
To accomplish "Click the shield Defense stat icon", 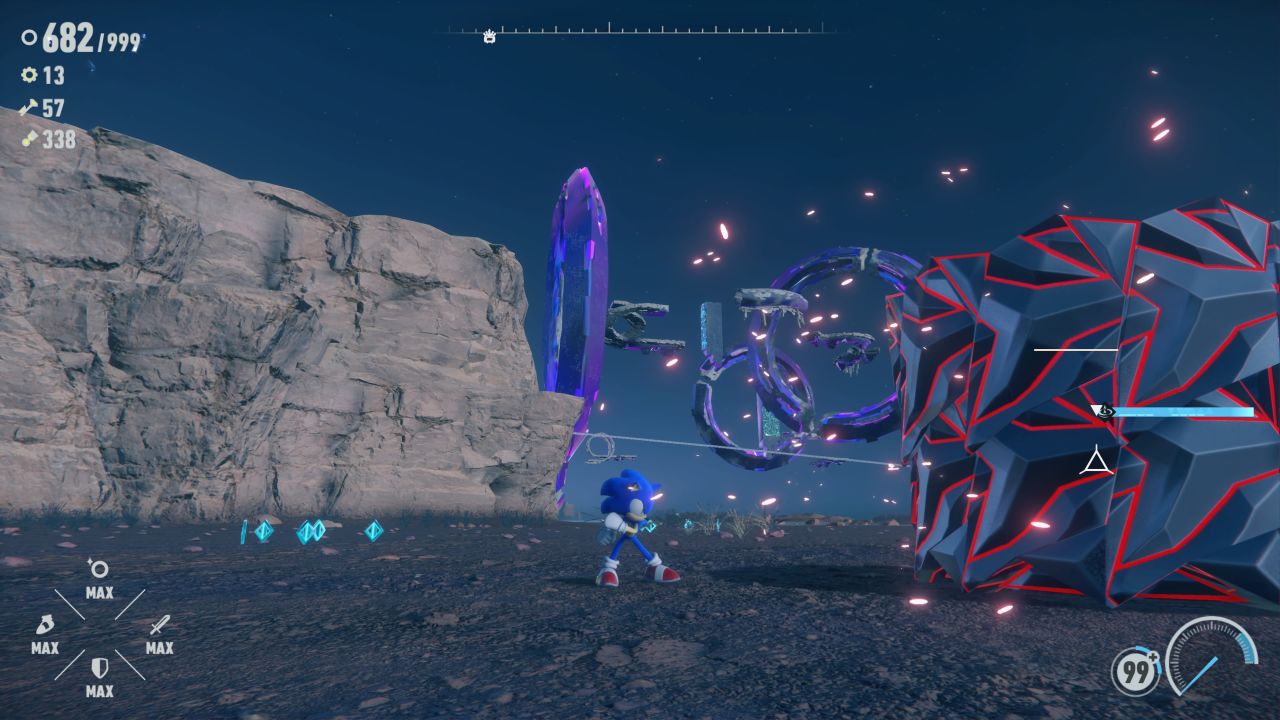I will 100,666.
